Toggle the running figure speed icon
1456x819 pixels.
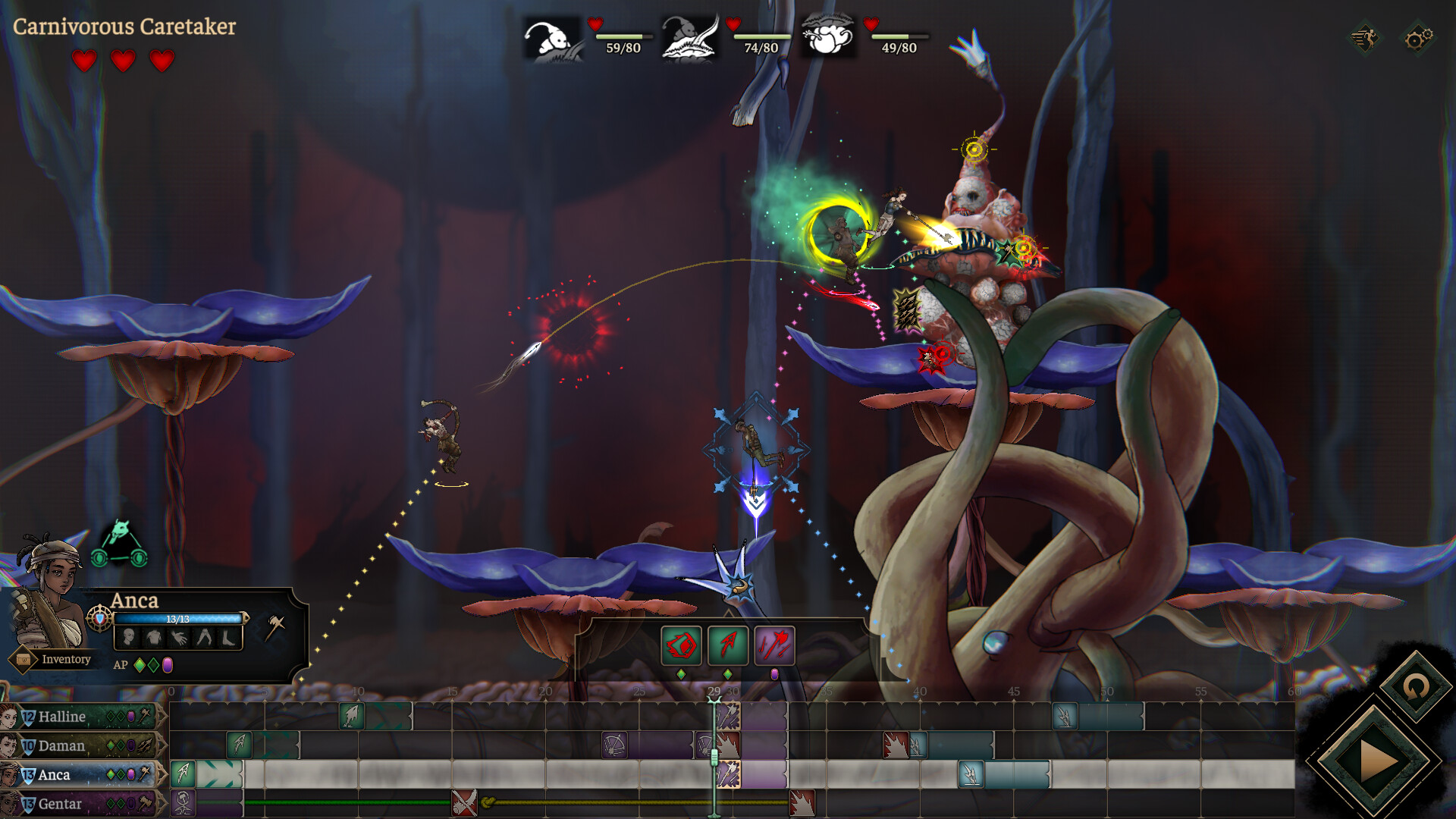[x=1365, y=38]
